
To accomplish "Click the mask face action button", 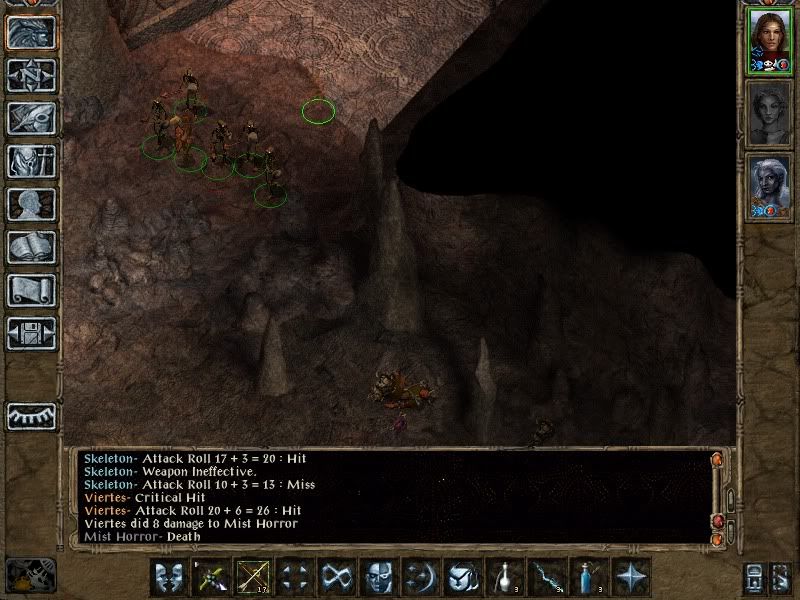I will click(x=378, y=577).
